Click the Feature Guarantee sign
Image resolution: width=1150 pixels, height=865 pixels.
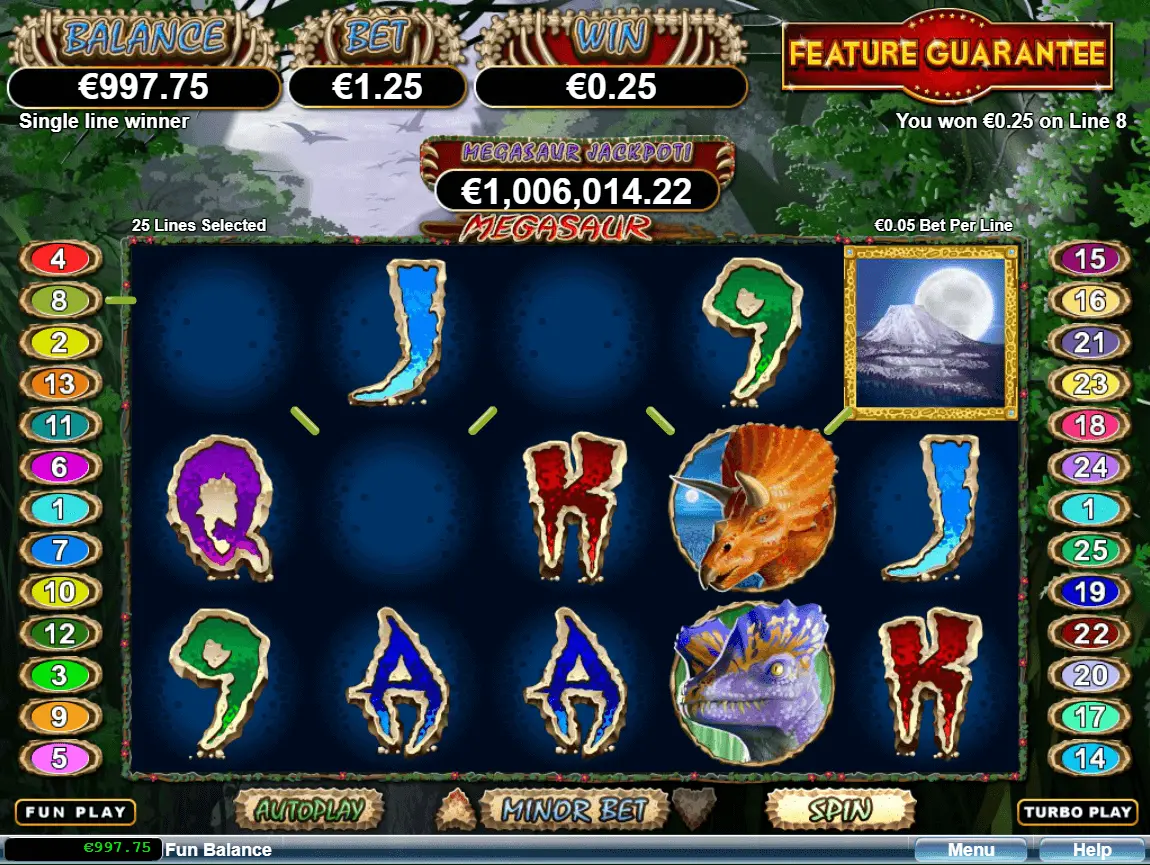point(947,54)
